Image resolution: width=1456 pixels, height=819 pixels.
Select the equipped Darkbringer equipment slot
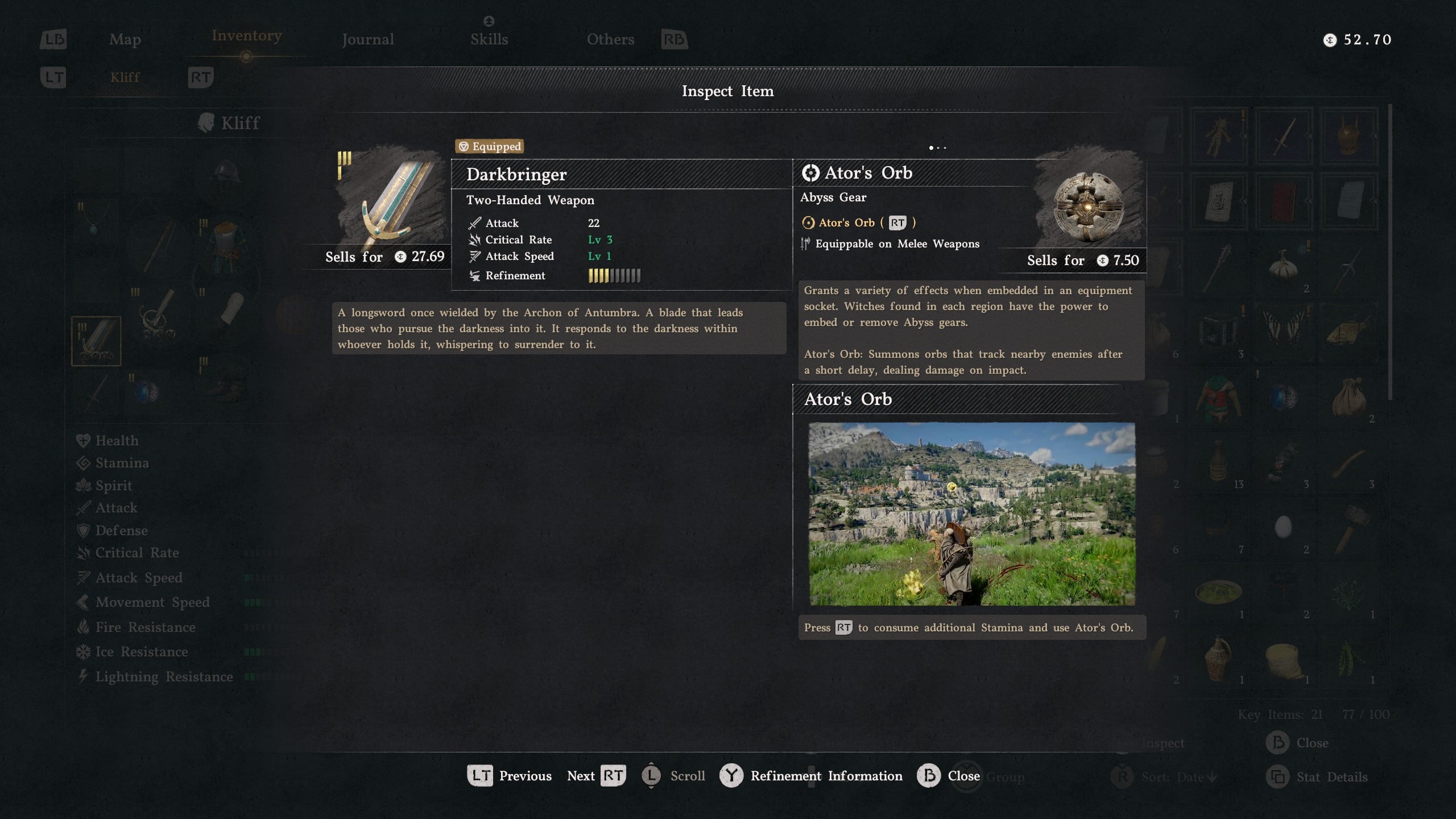pos(96,341)
